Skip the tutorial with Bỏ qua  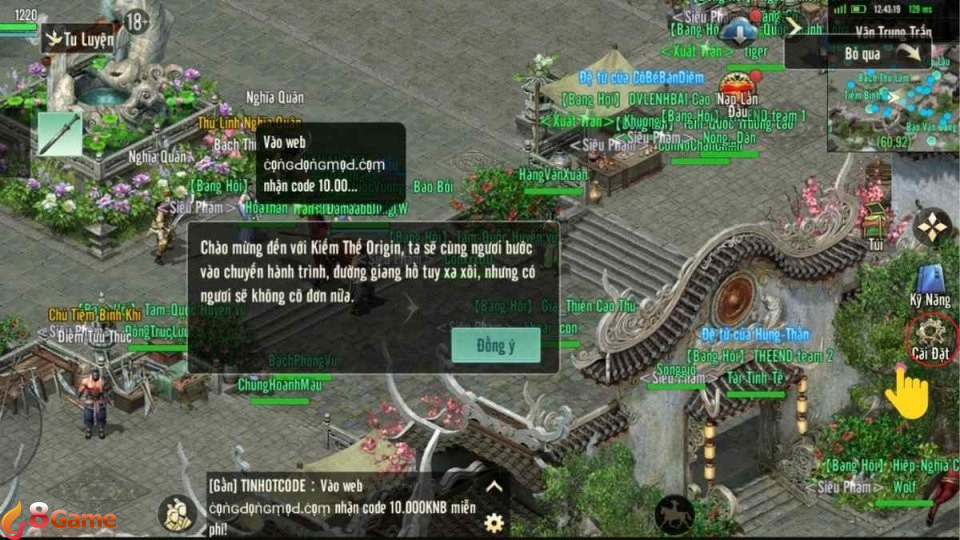pyautogui.click(x=882, y=53)
